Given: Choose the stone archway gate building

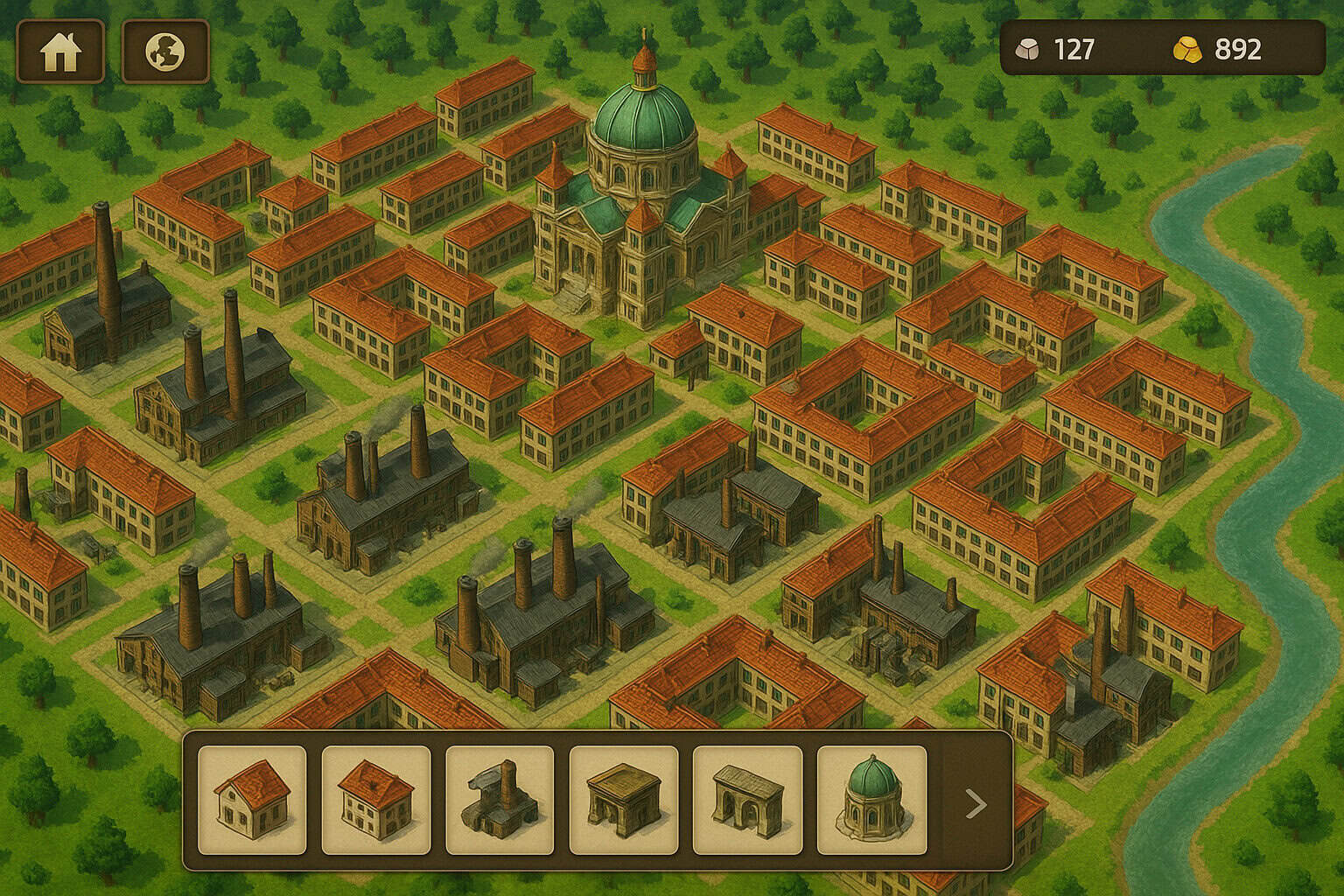Looking at the screenshot, I should tap(747, 799).
